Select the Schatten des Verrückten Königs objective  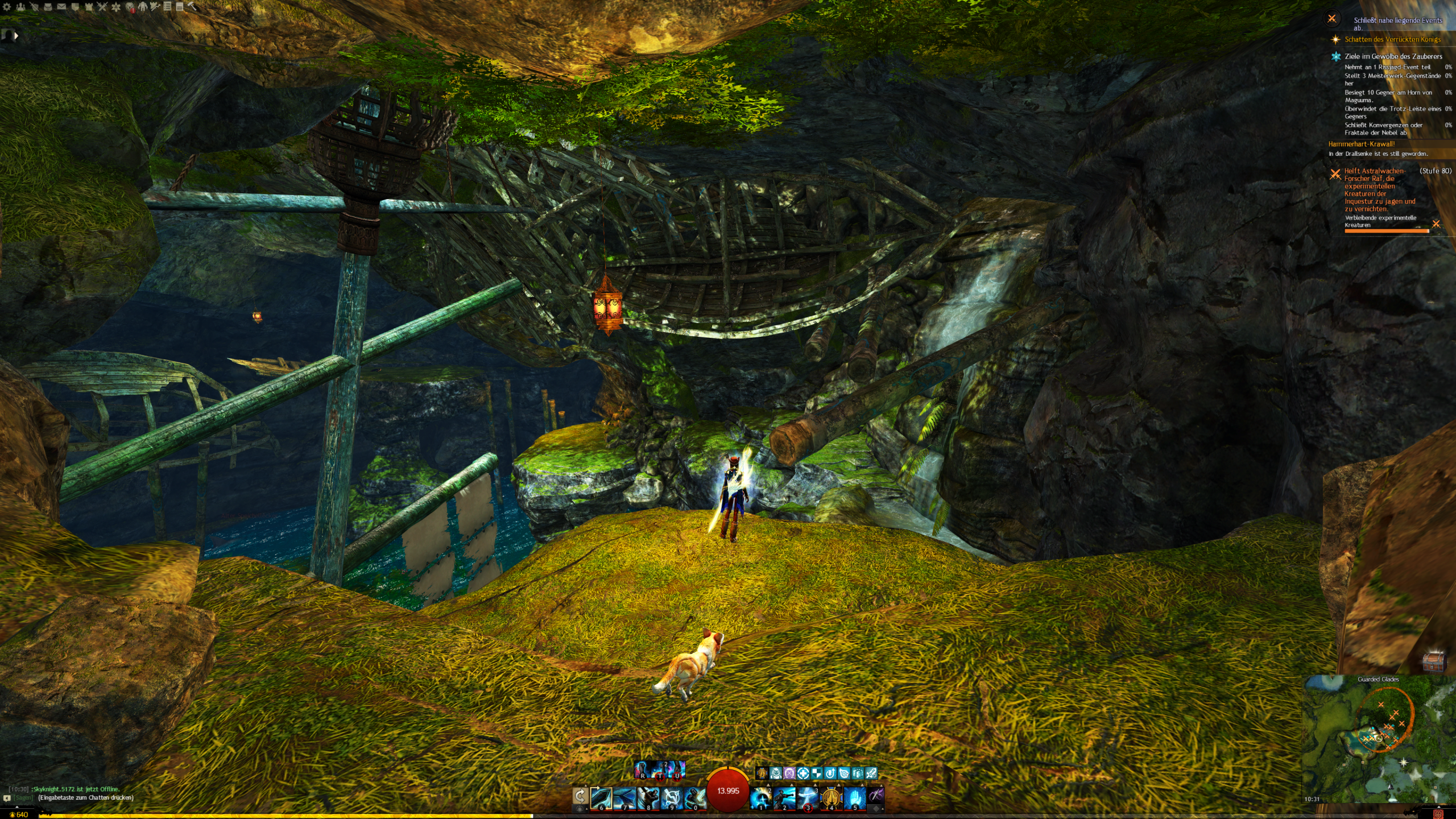pos(1392,39)
